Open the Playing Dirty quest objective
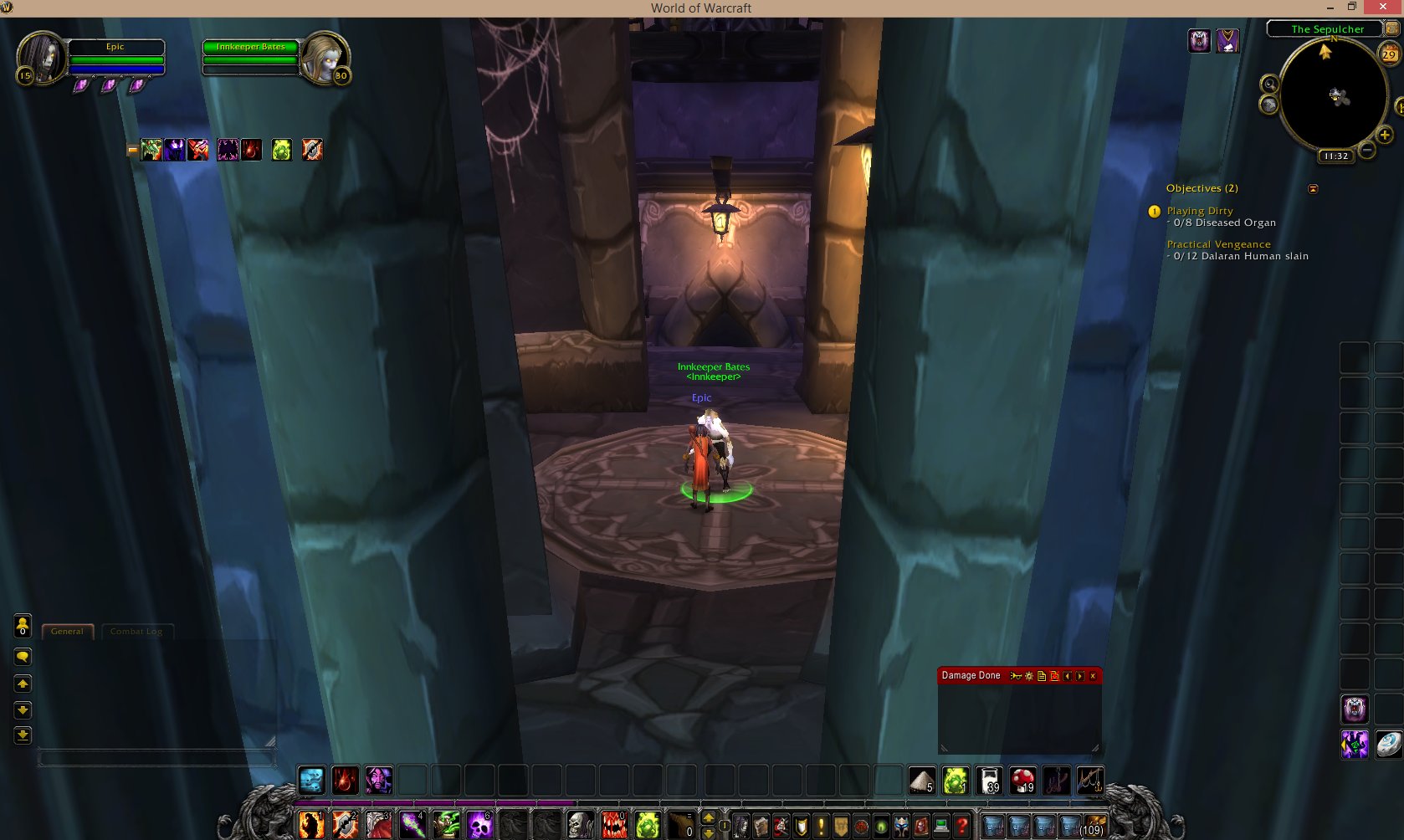Viewport: 1404px width, 840px height. (1198, 211)
